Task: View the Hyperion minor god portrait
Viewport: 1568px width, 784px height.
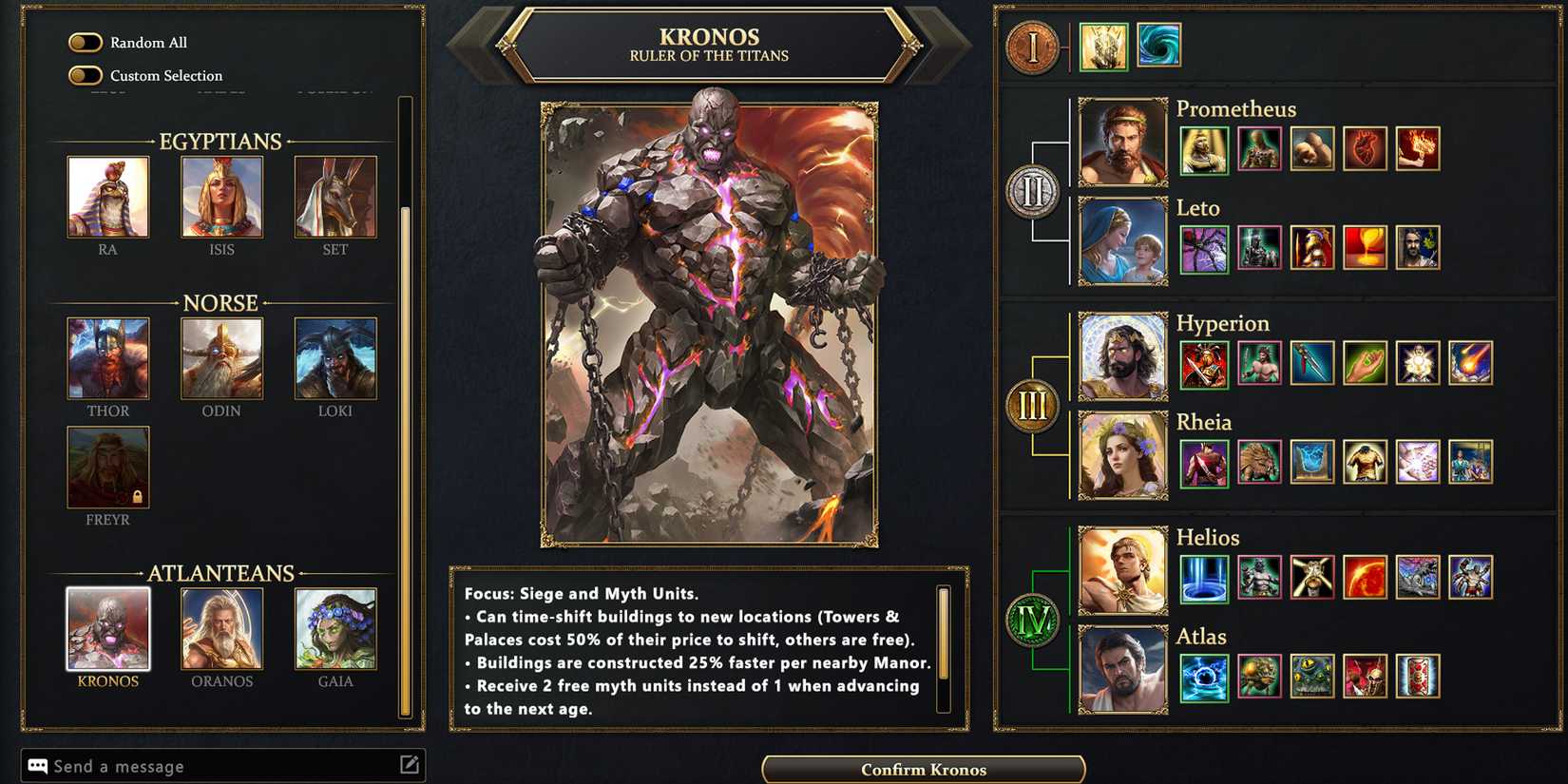Action: coord(1122,354)
